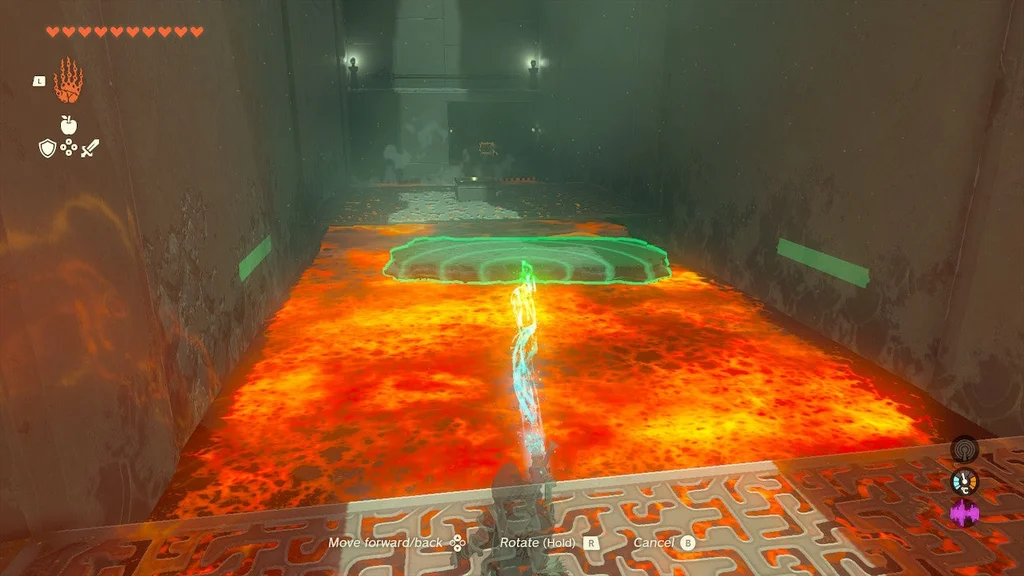Activate the Ultrahand hand ability icon

point(68,80)
